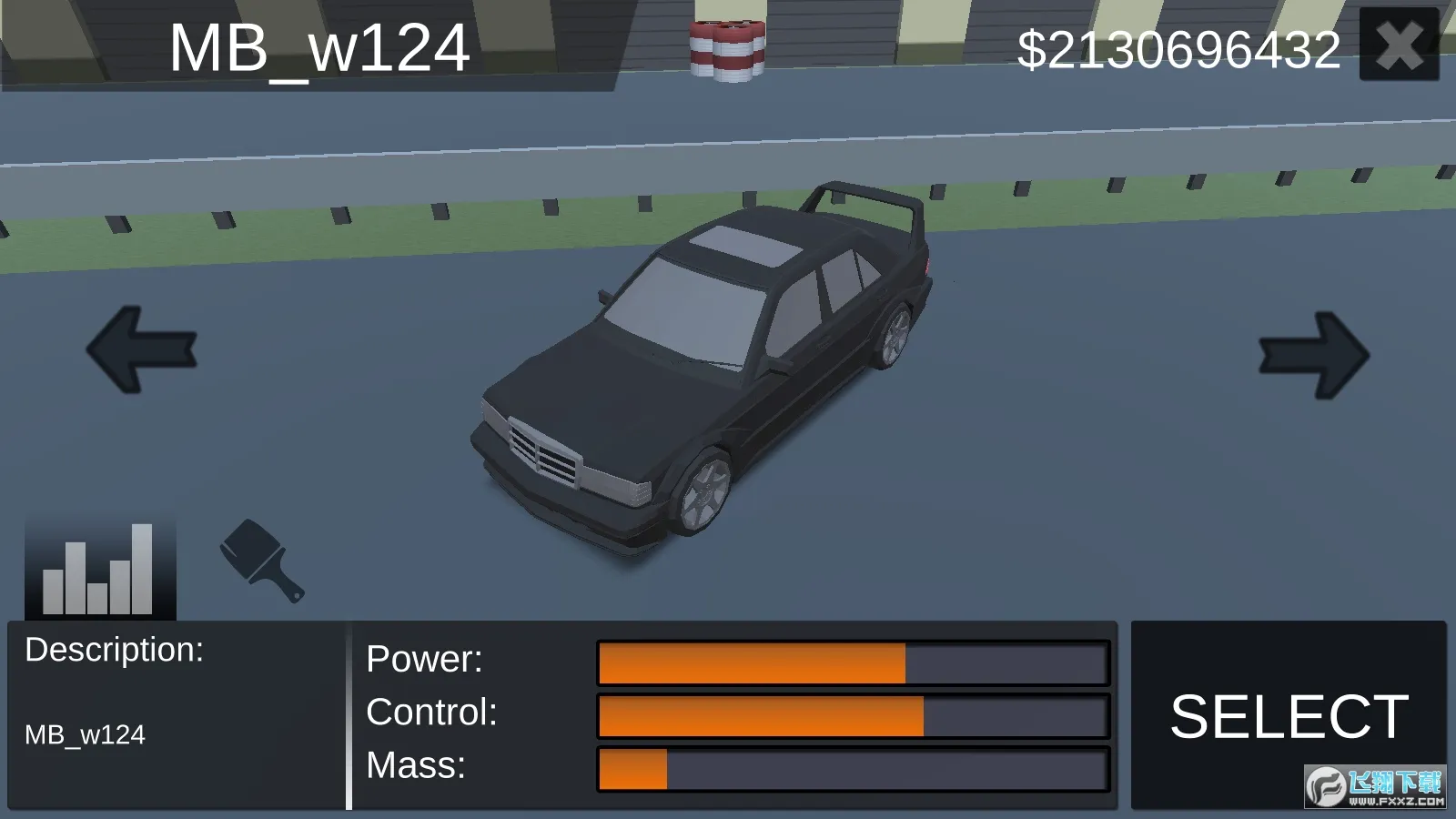The image size is (1456, 819).
Task: Select the MB_w124 car
Action: click(1288, 715)
